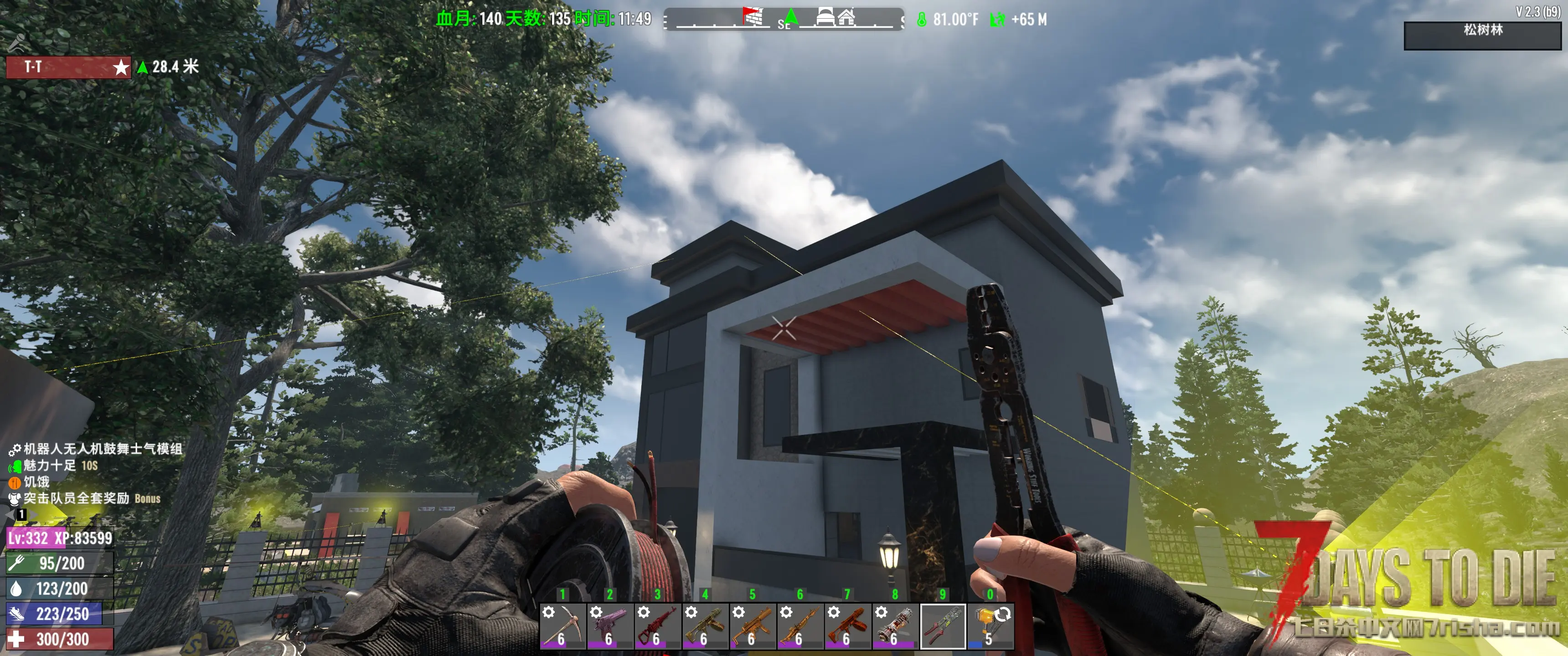Click the red flag marker on the compass
This screenshot has height=656, width=1568.
tap(753, 16)
